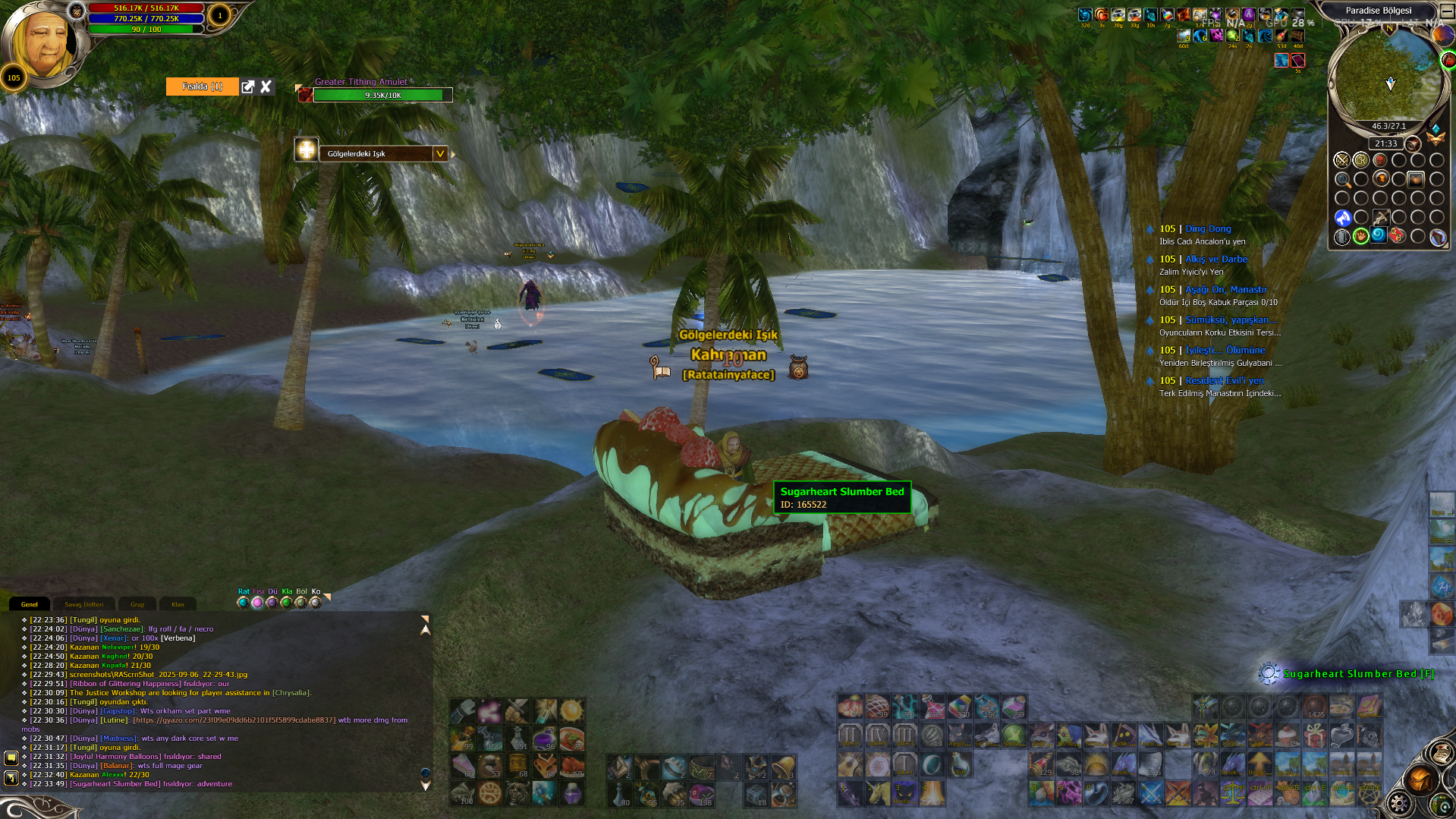Viewport: 1456px width, 819px height.
Task: Select the red gift box slot
Action: click(1314, 735)
